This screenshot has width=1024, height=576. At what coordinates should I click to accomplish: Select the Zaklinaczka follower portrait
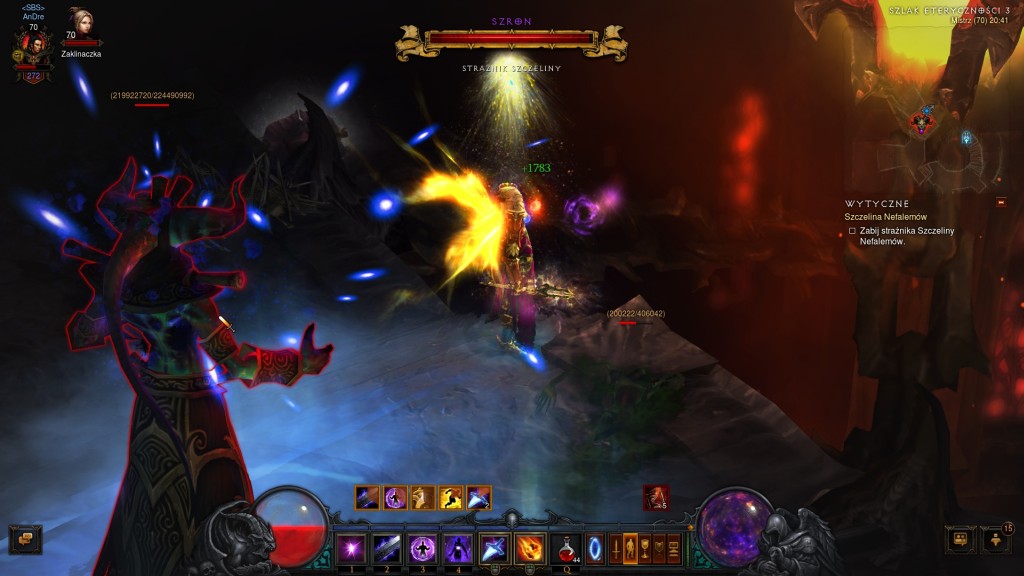coord(80,26)
